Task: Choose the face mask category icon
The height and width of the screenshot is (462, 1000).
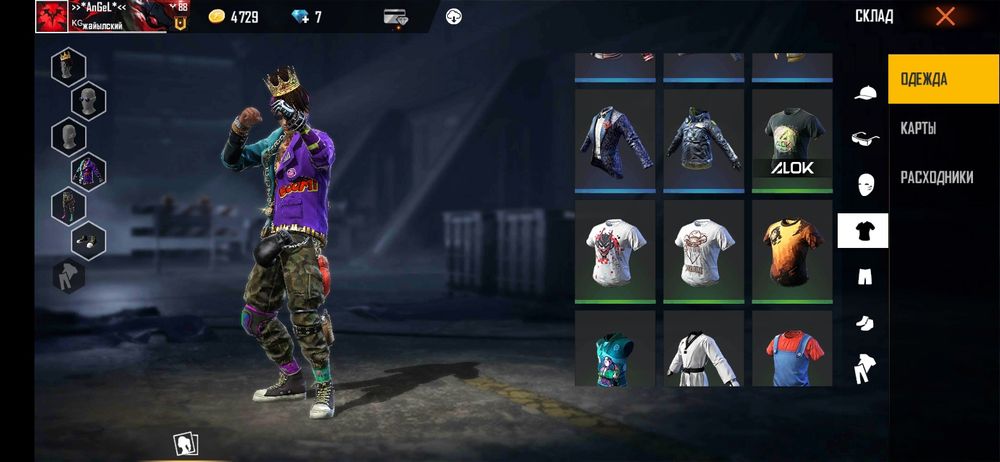Action: tap(864, 185)
